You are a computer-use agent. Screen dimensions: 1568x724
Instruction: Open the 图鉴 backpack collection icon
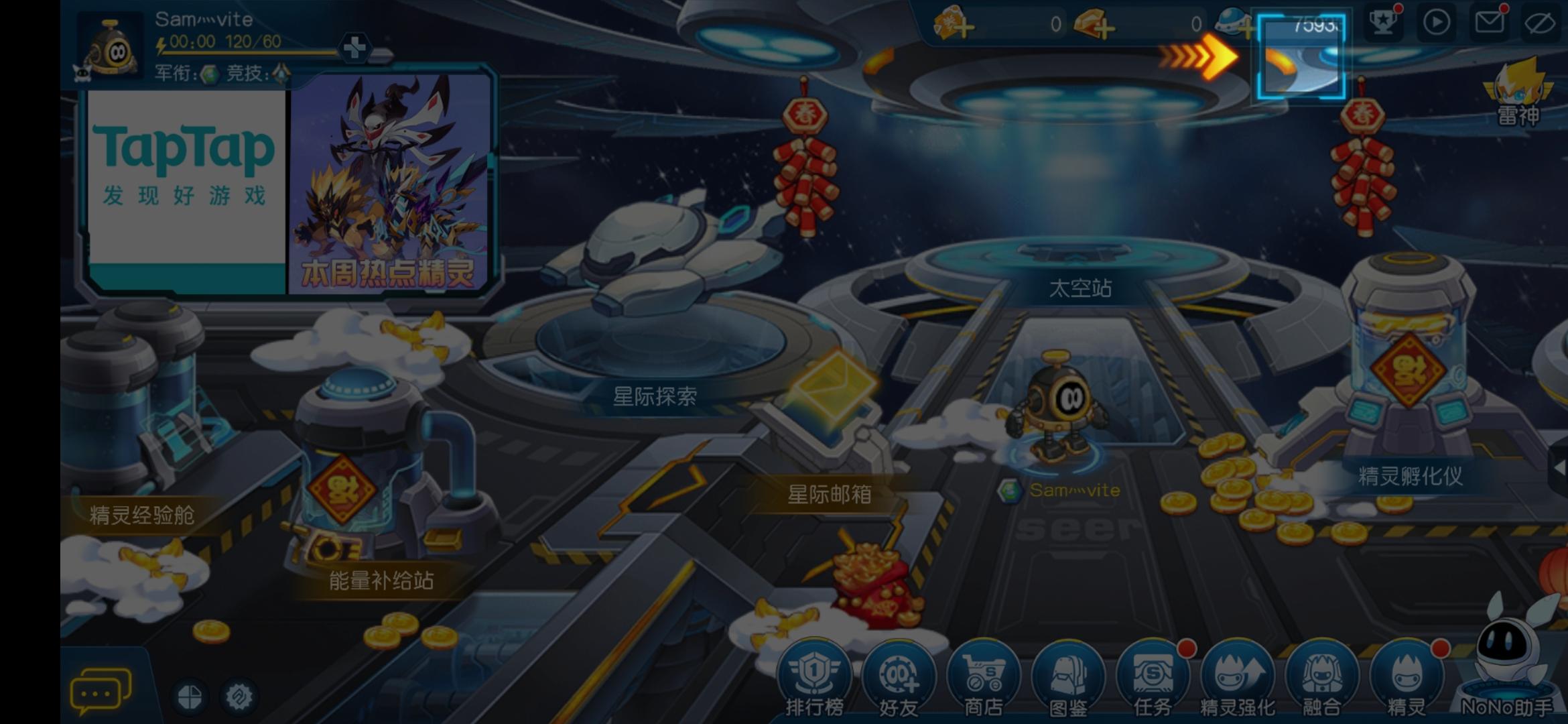(x=1068, y=674)
